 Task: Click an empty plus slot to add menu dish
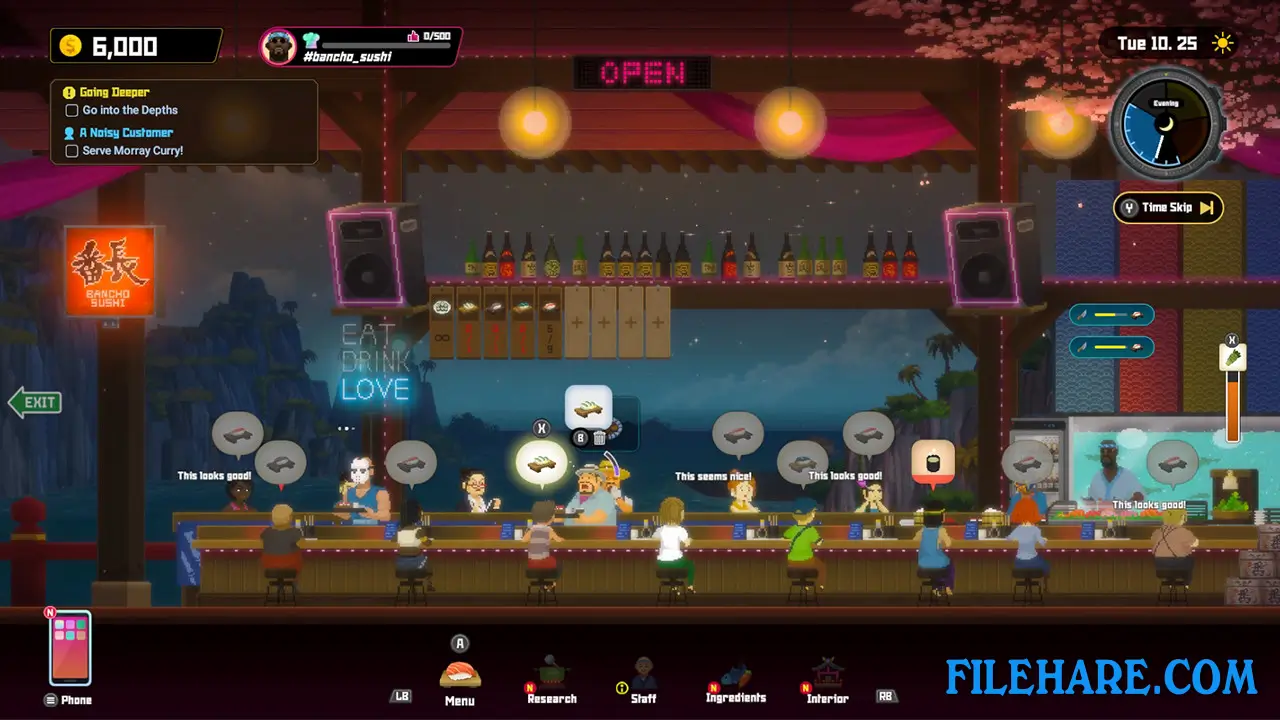577,324
